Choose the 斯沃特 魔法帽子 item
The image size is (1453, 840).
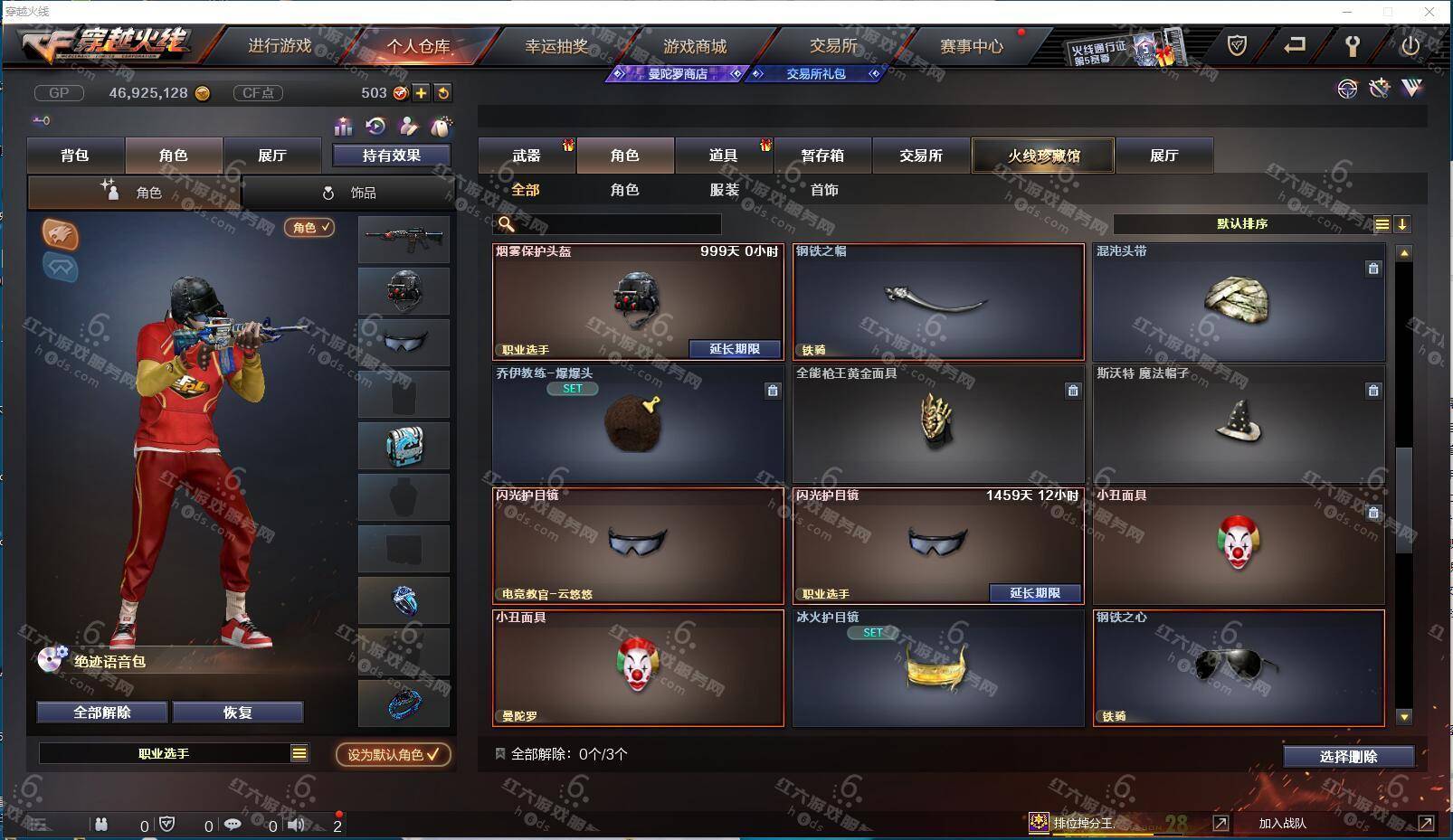tap(1238, 423)
